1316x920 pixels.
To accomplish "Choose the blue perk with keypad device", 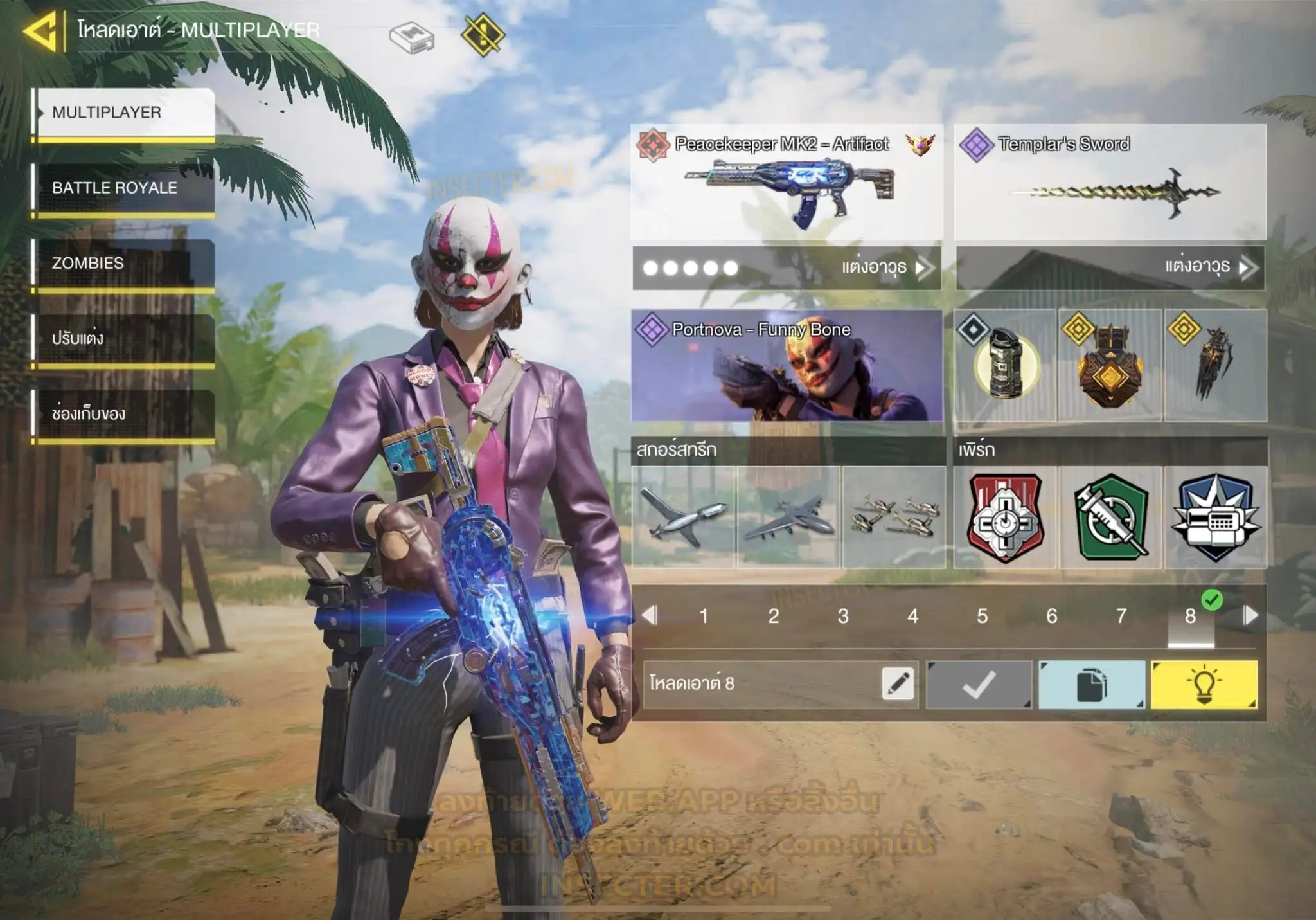I will (x=1216, y=518).
